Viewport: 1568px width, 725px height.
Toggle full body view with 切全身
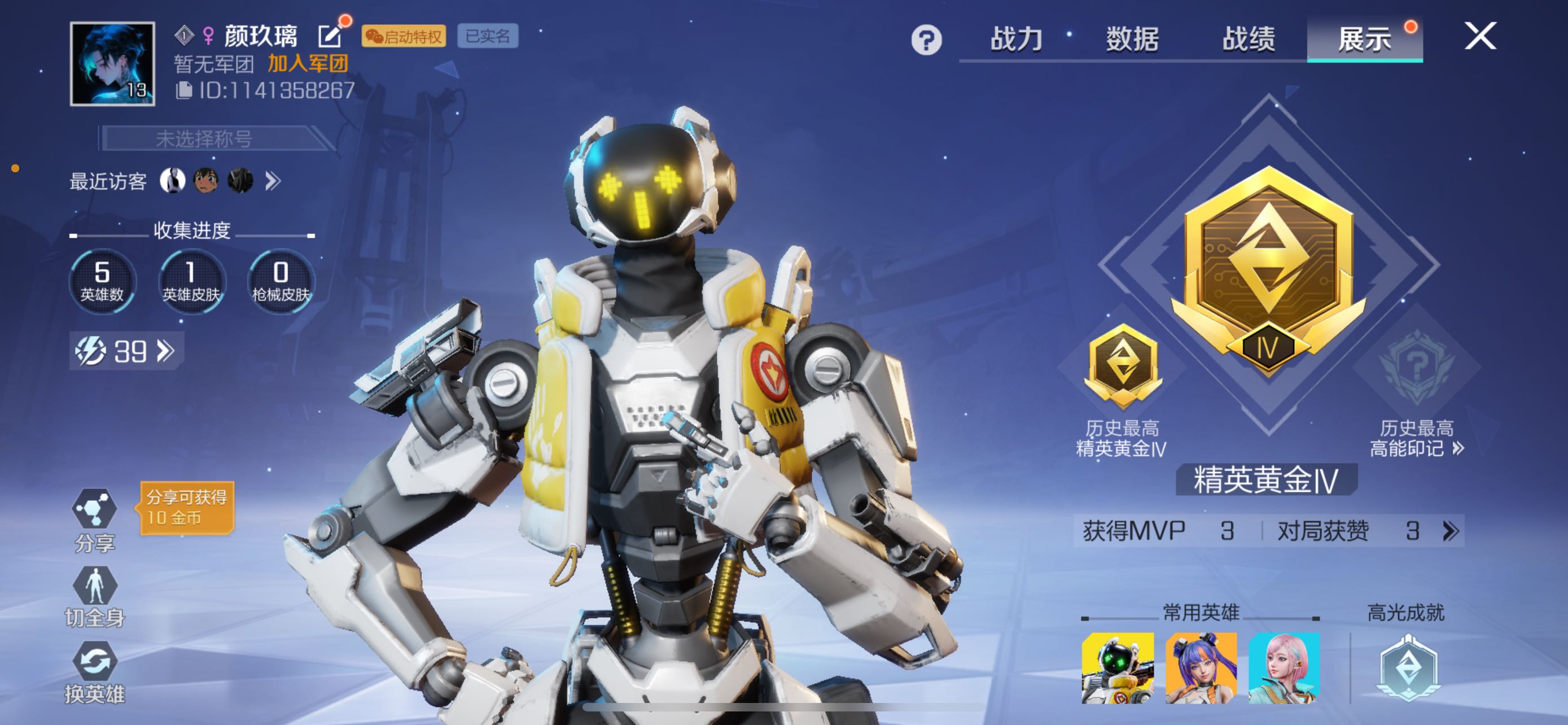94,595
